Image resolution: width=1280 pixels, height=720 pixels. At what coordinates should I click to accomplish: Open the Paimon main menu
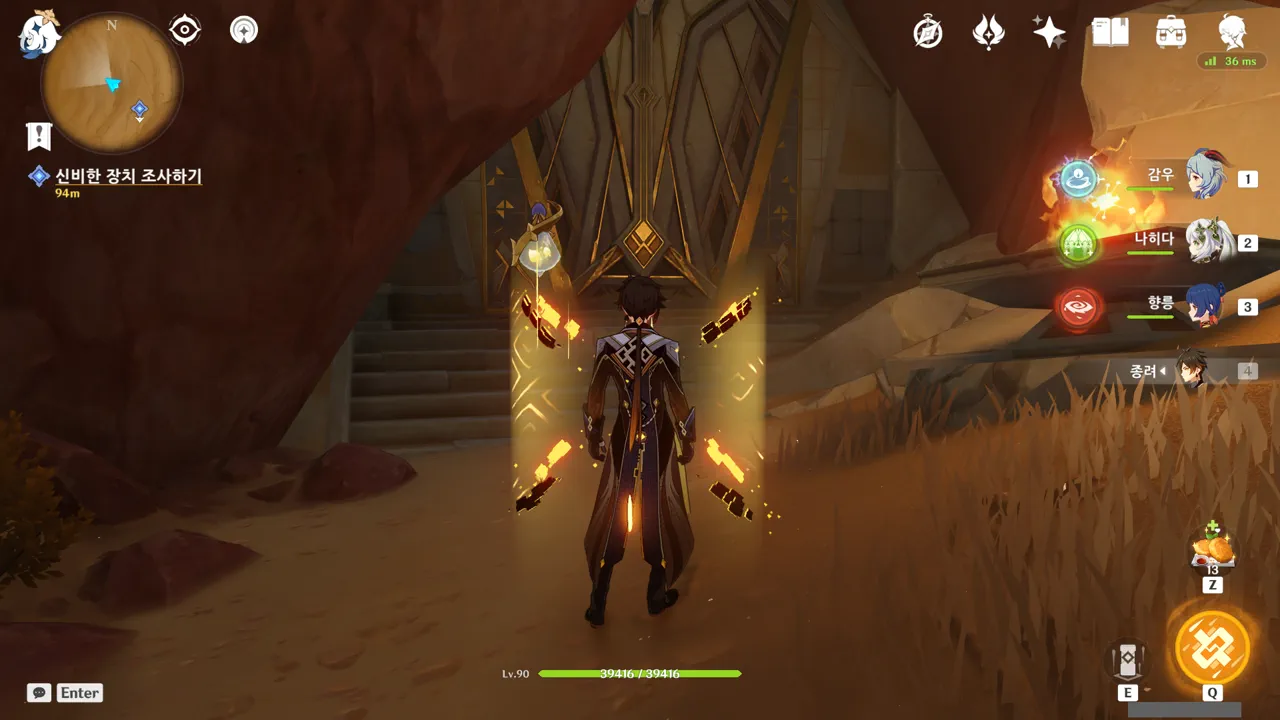click(39, 34)
